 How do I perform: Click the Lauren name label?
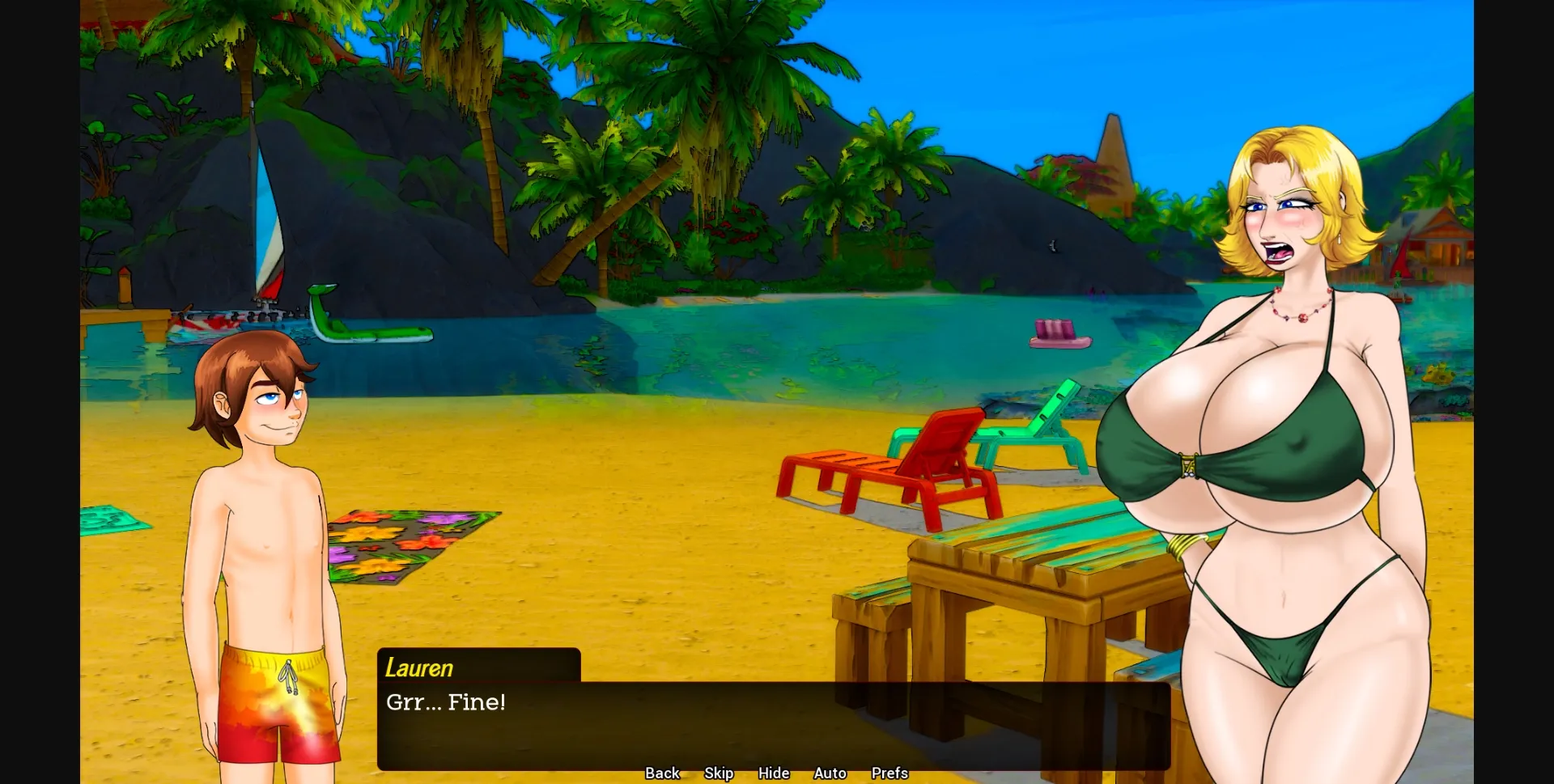pyautogui.click(x=418, y=667)
